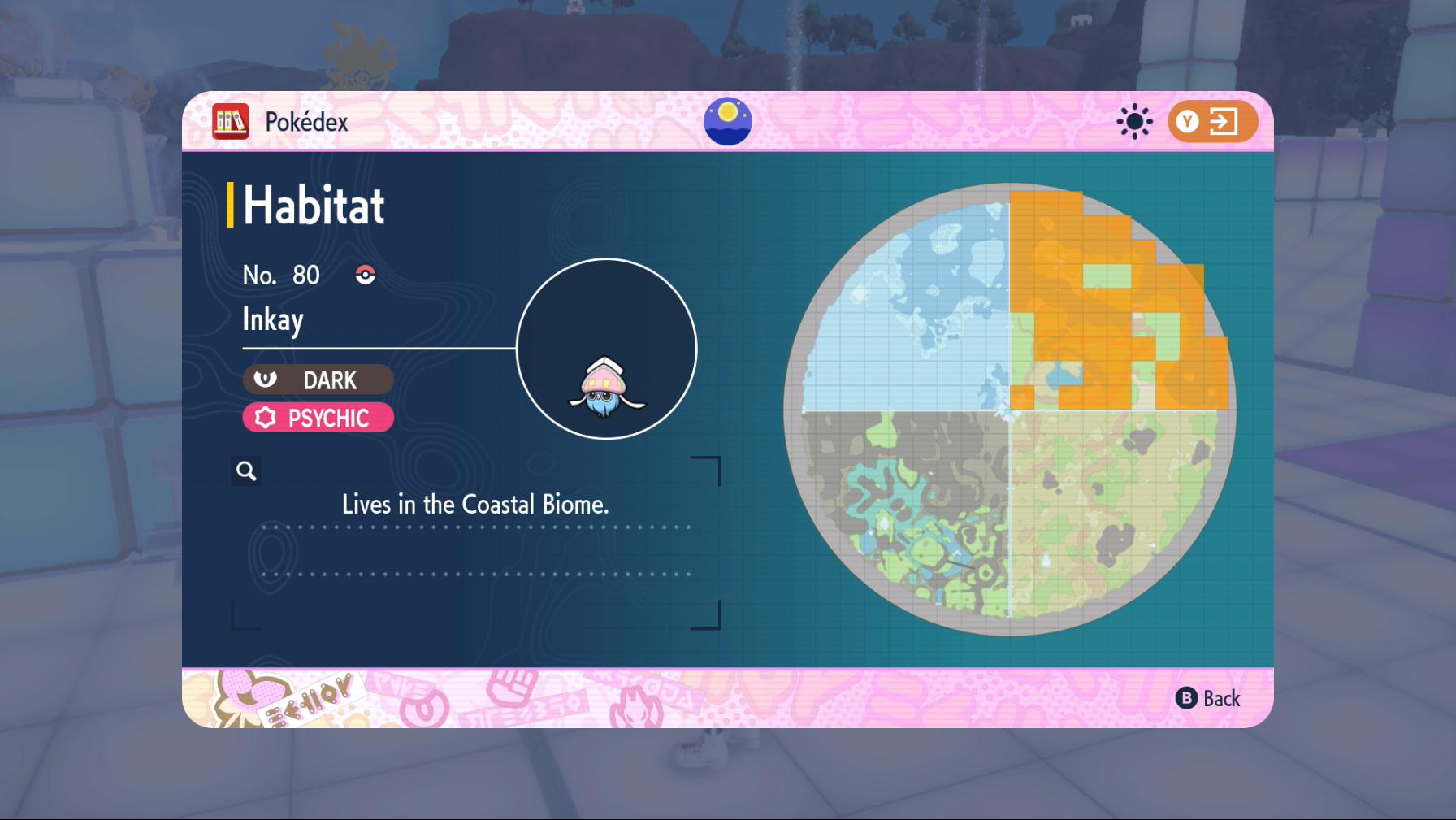The height and width of the screenshot is (820, 1456).
Task: Select the PSYCHIC type badge
Action: point(318,418)
